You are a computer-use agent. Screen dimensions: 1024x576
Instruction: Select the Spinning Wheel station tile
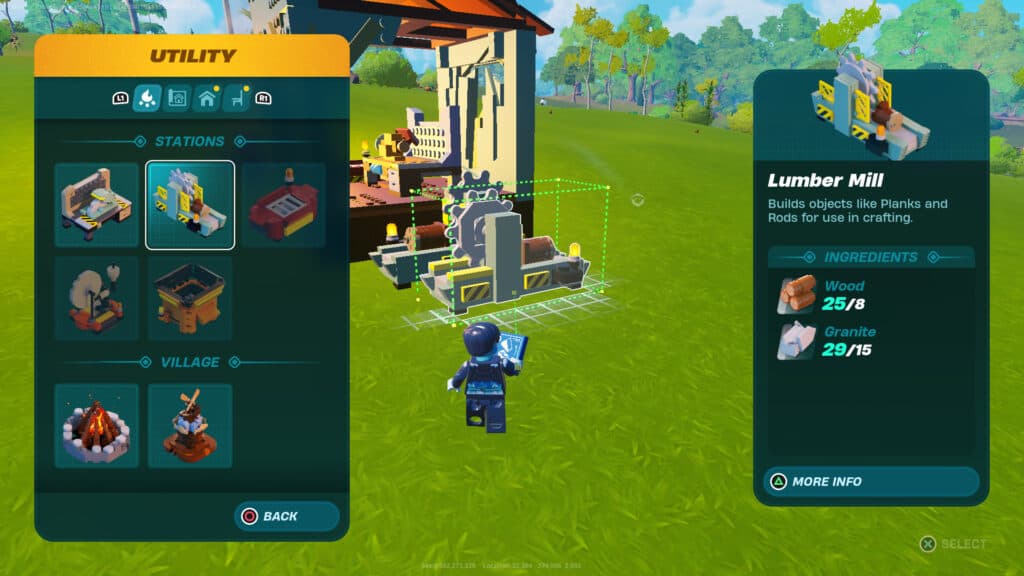click(97, 298)
